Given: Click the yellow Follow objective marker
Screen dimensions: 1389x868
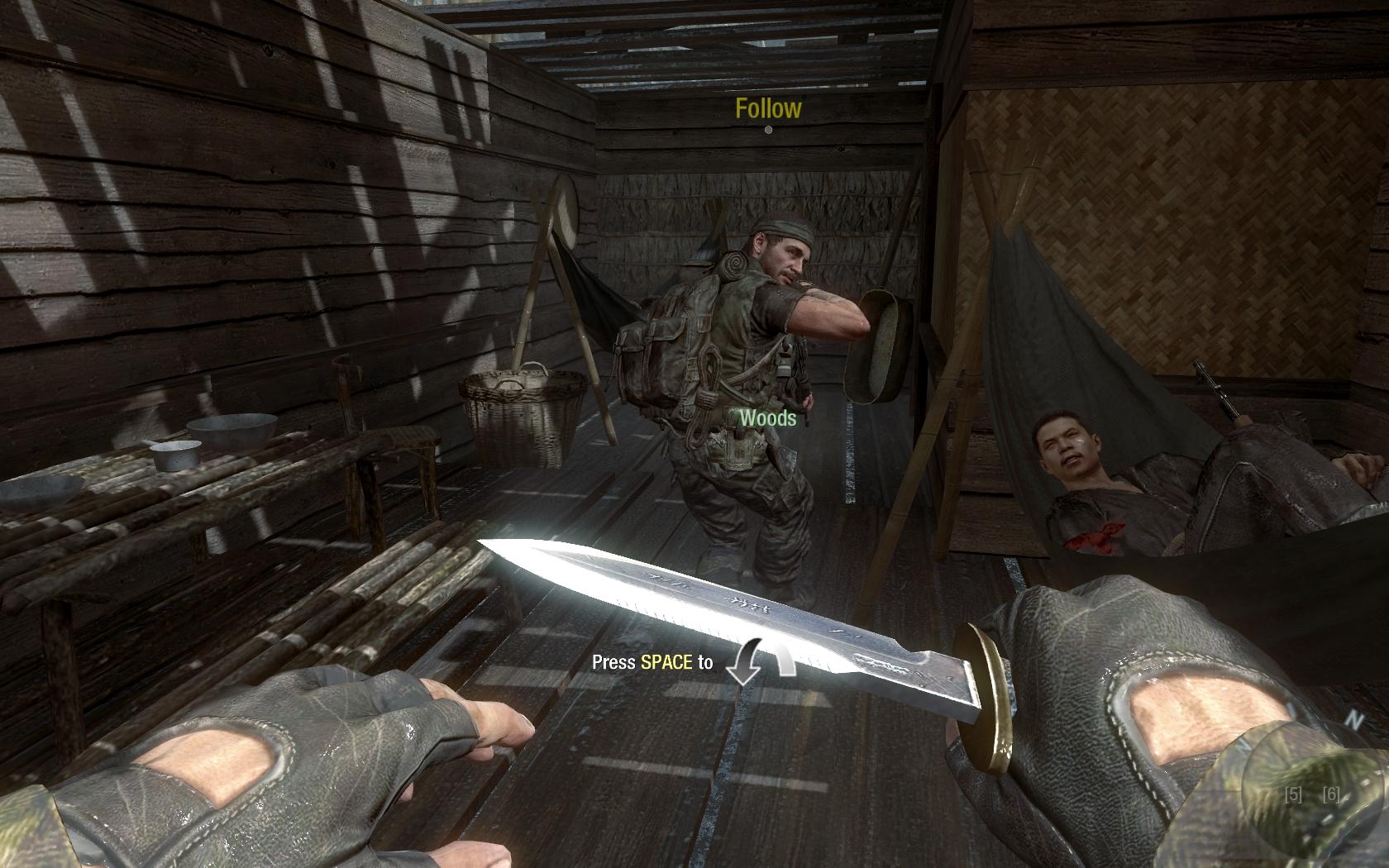Looking at the screenshot, I should pyautogui.click(x=768, y=110).
